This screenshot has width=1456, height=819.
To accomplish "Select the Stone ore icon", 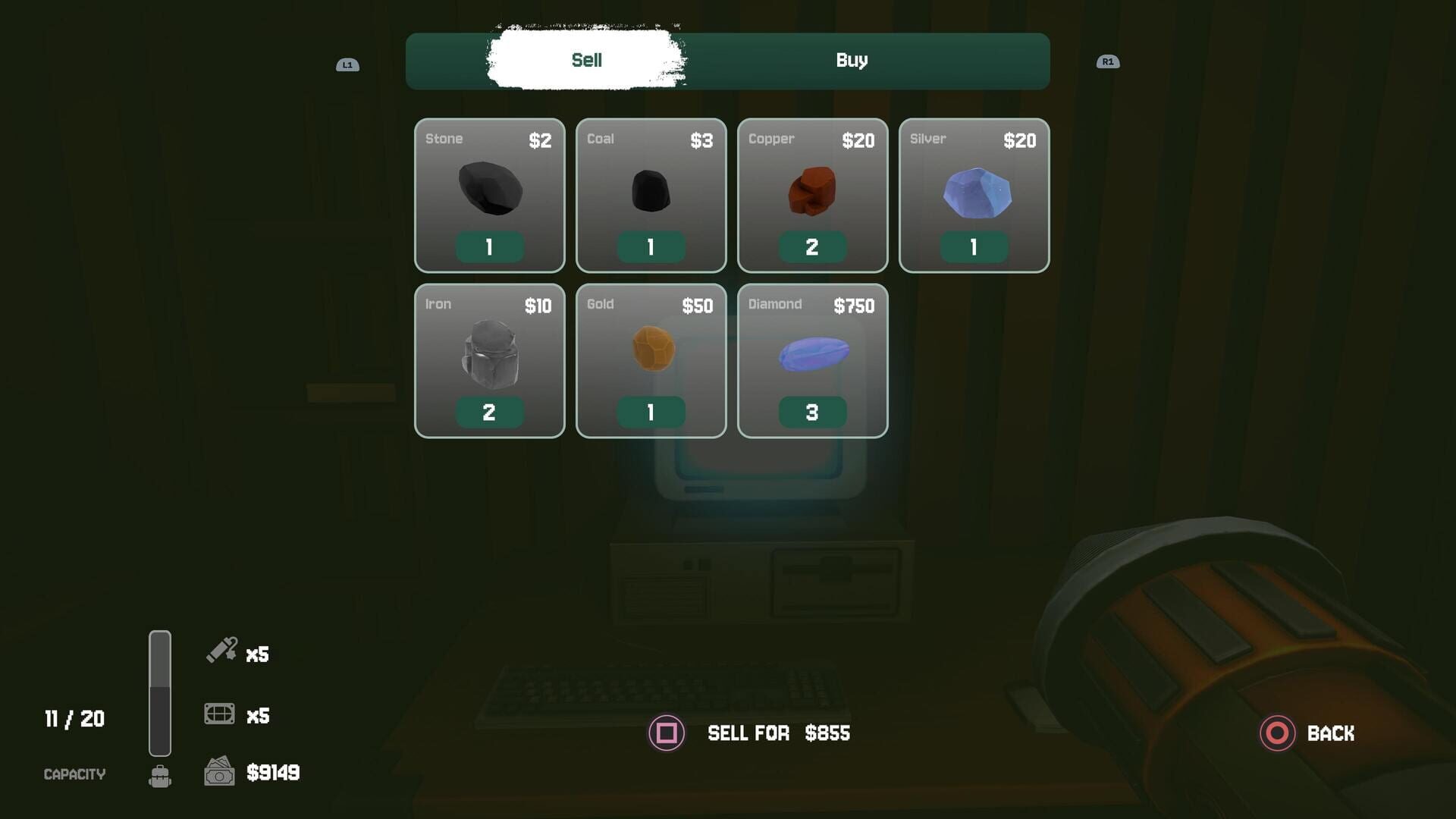I will point(490,188).
